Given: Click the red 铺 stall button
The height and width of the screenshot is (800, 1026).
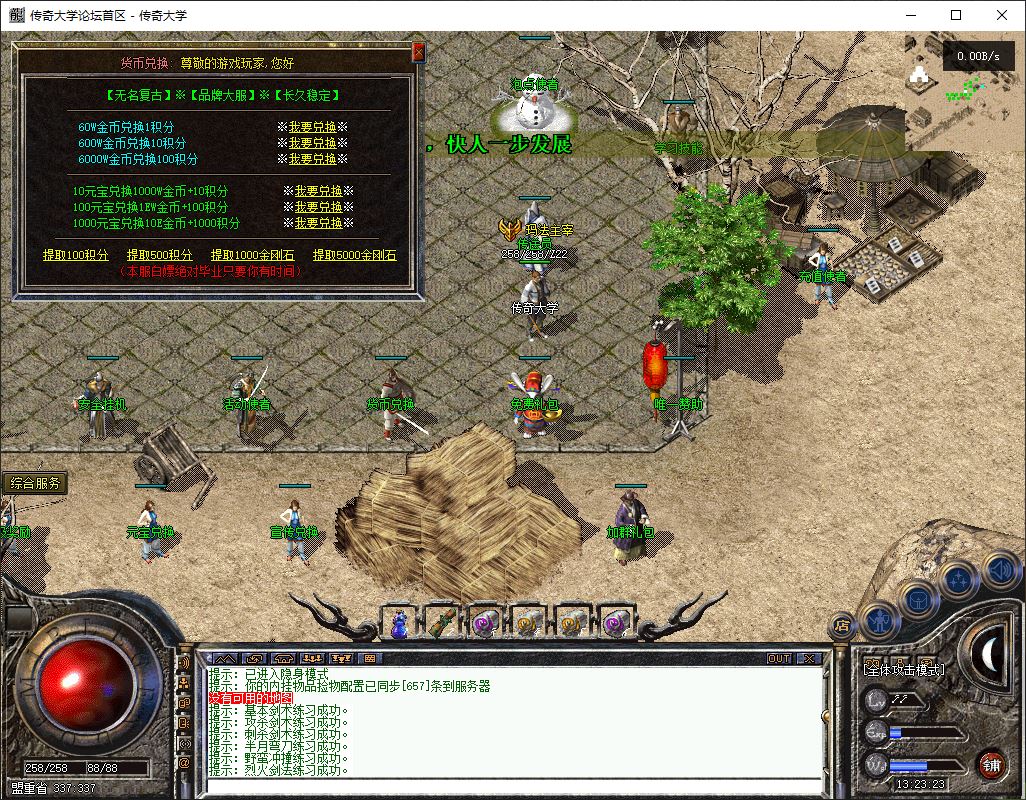Looking at the screenshot, I should coord(990,766).
